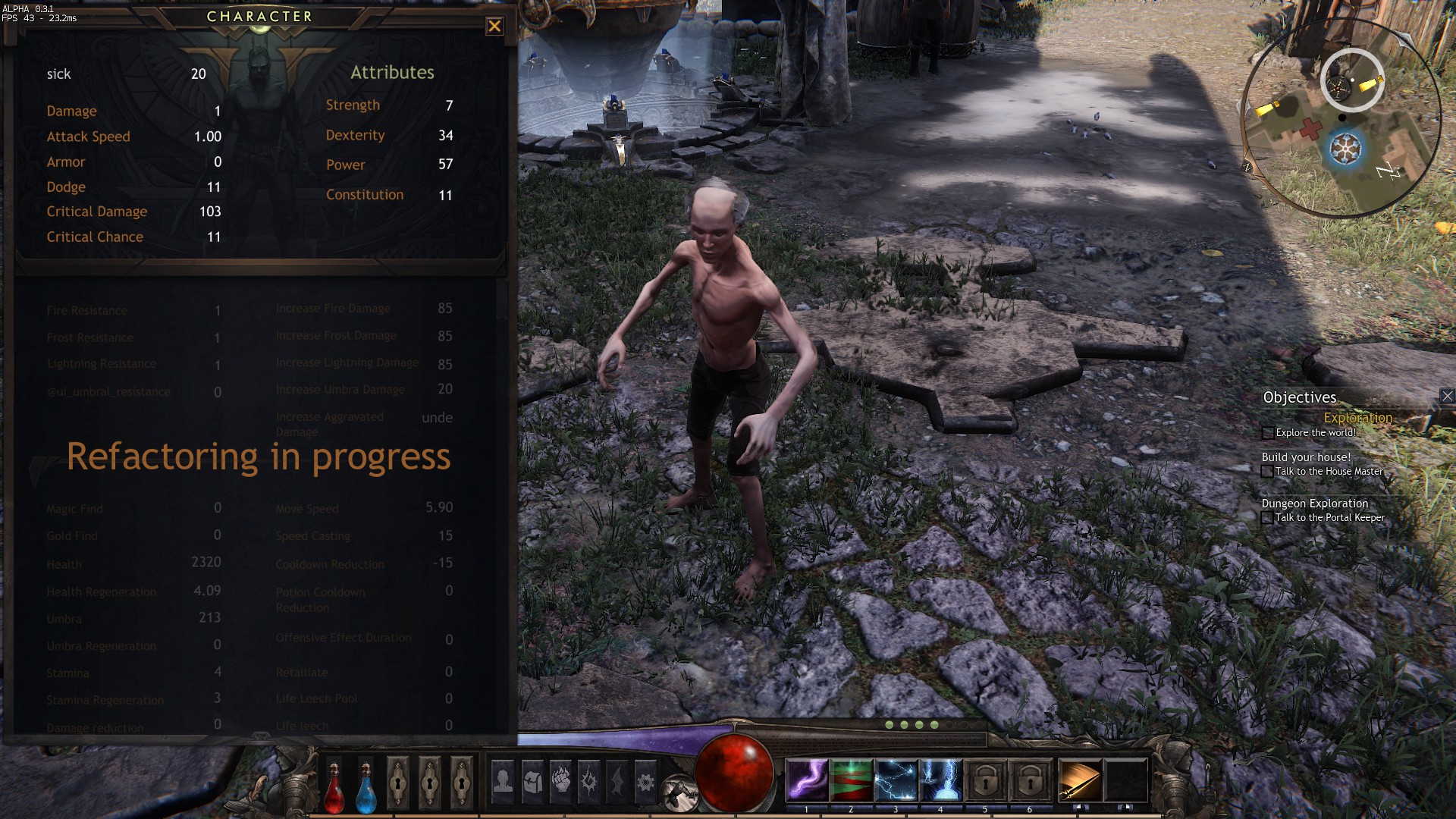Open the character sheet silhouette icon
The width and height of the screenshot is (1456, 819).
click(x=503, y=781)
